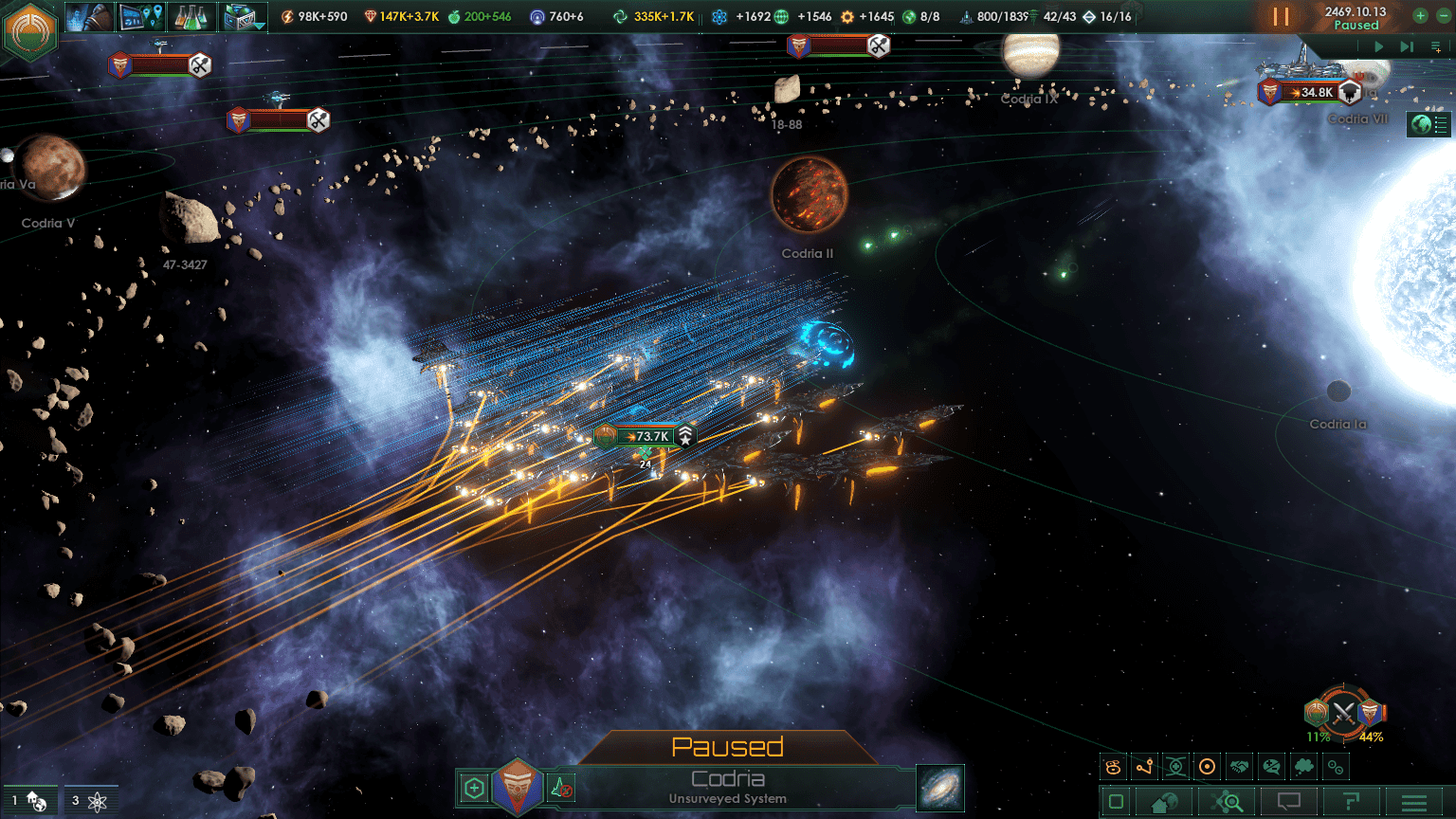
Task: Open the Expansion Planner magnifier icon
Action: click(1226, 802)
